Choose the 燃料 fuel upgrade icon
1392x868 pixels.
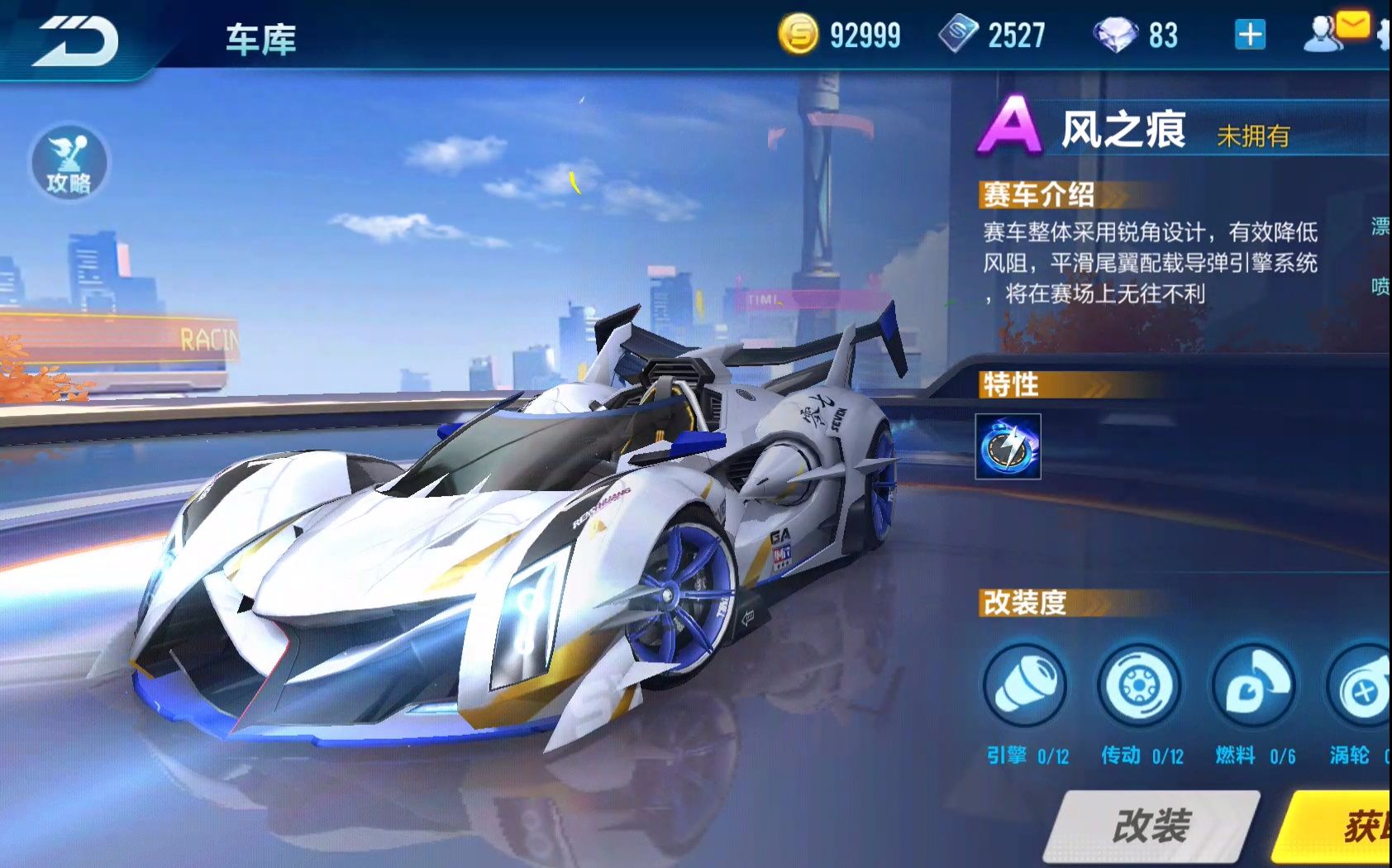point(1253,685)
